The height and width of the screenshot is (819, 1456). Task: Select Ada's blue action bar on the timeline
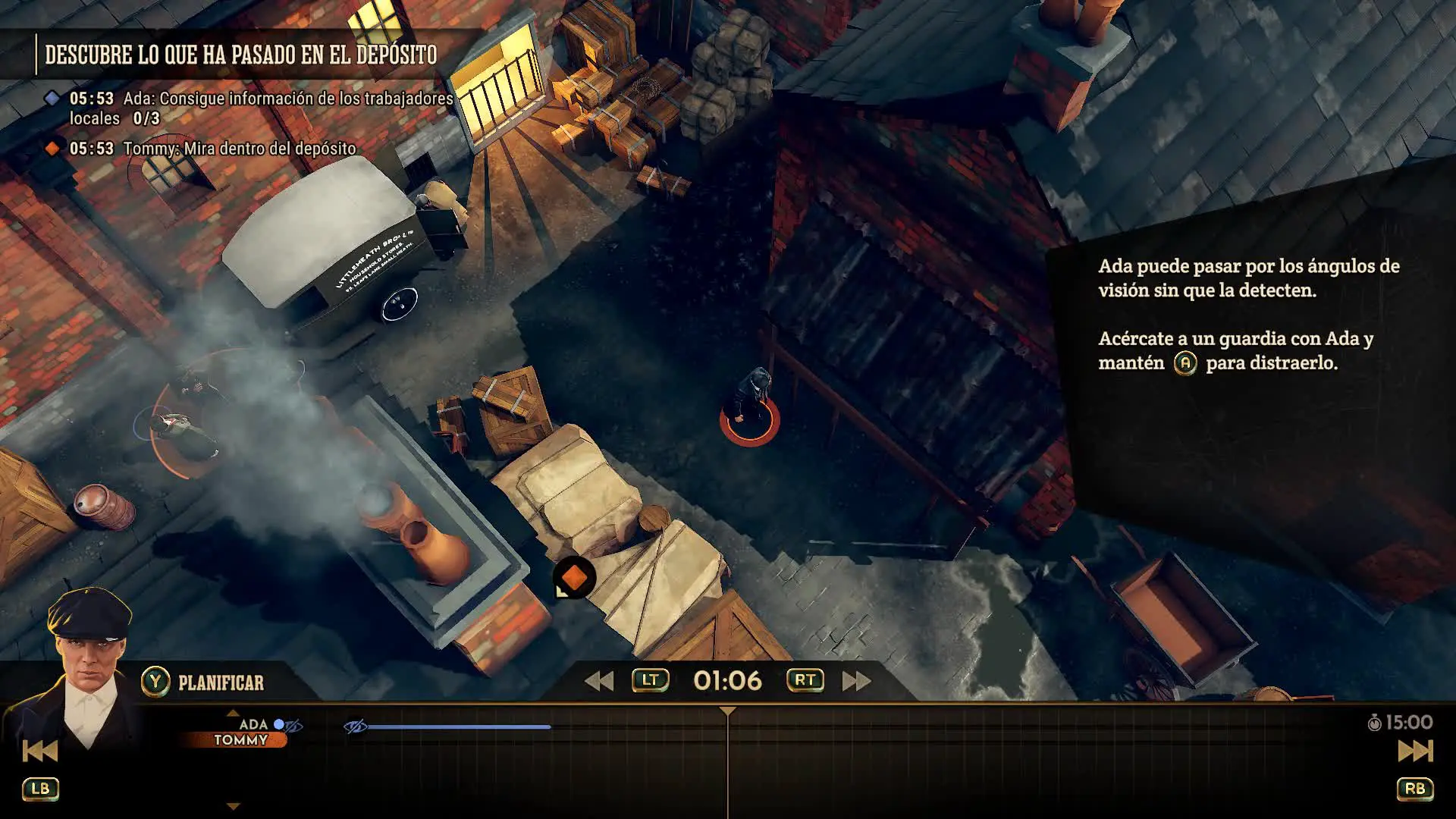[459, 726]
